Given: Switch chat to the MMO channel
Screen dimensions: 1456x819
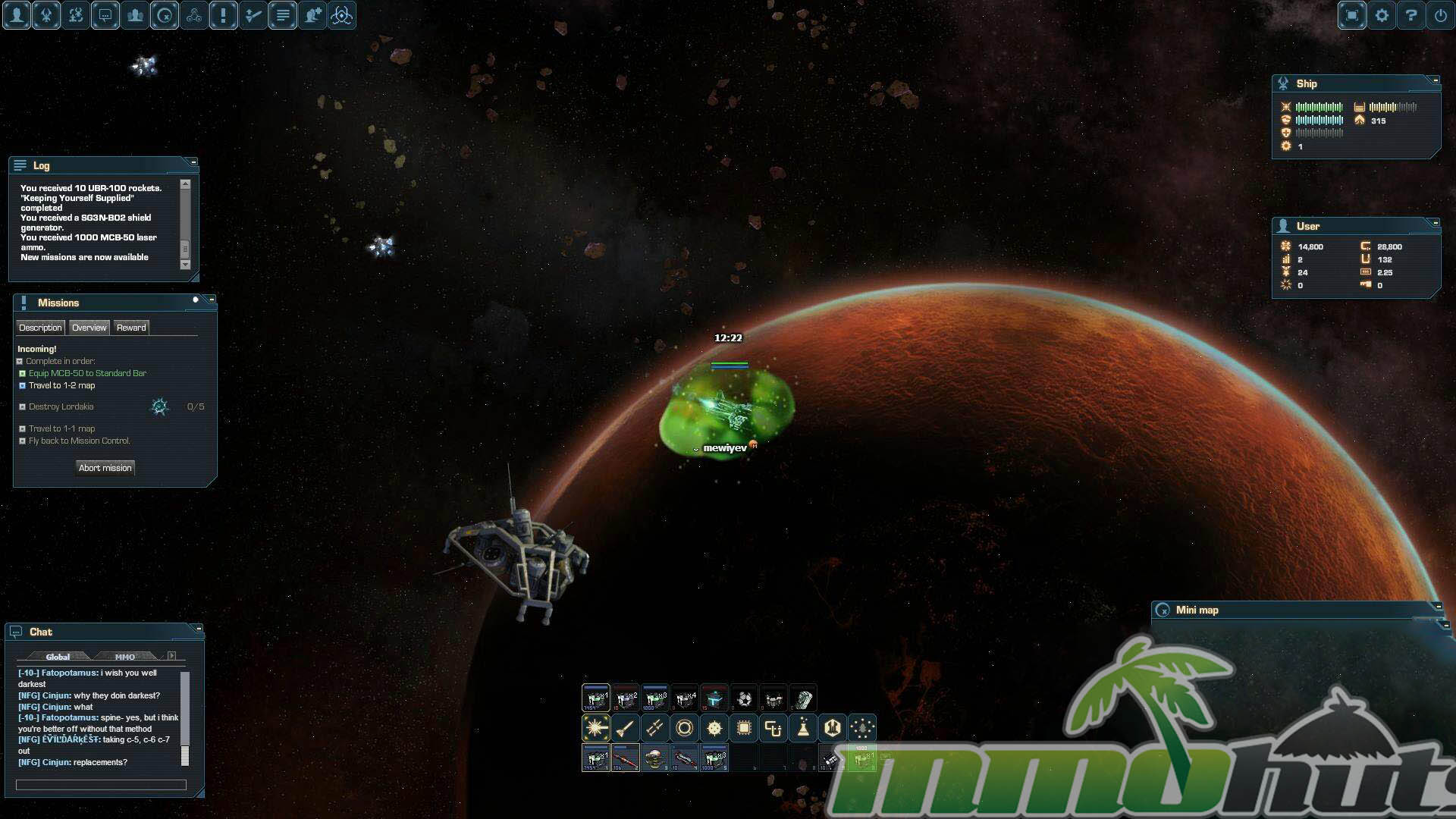Looking at the screenshot, I should pos(125,657).
